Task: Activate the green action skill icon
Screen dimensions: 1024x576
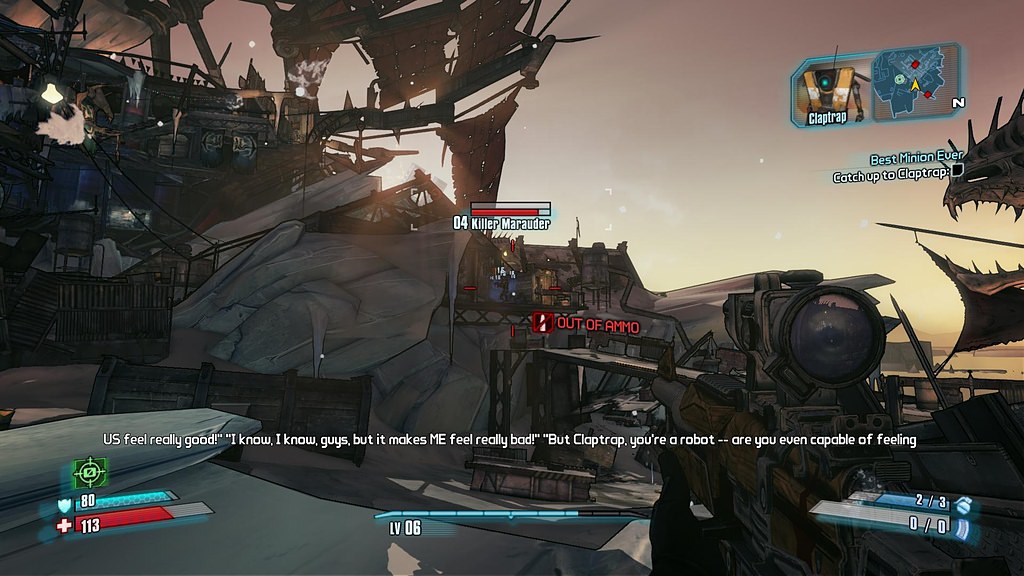Action: click(90, 471)
